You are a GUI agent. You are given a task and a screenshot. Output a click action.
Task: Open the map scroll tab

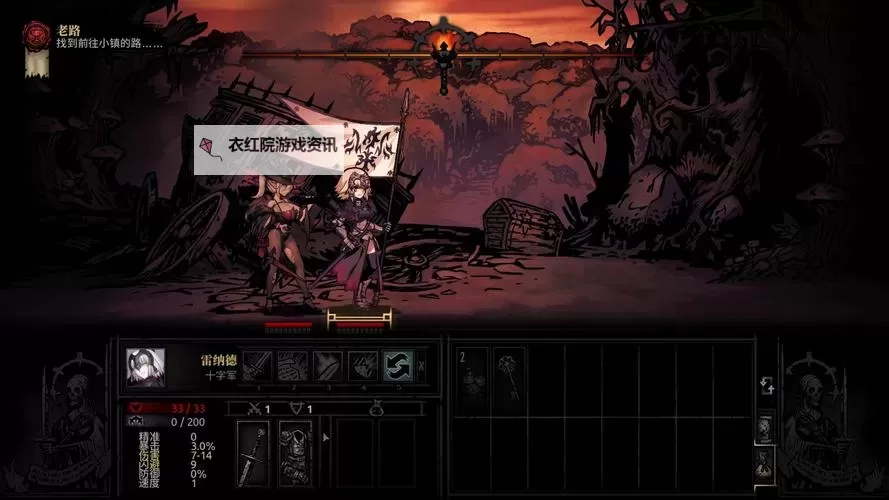765,427
